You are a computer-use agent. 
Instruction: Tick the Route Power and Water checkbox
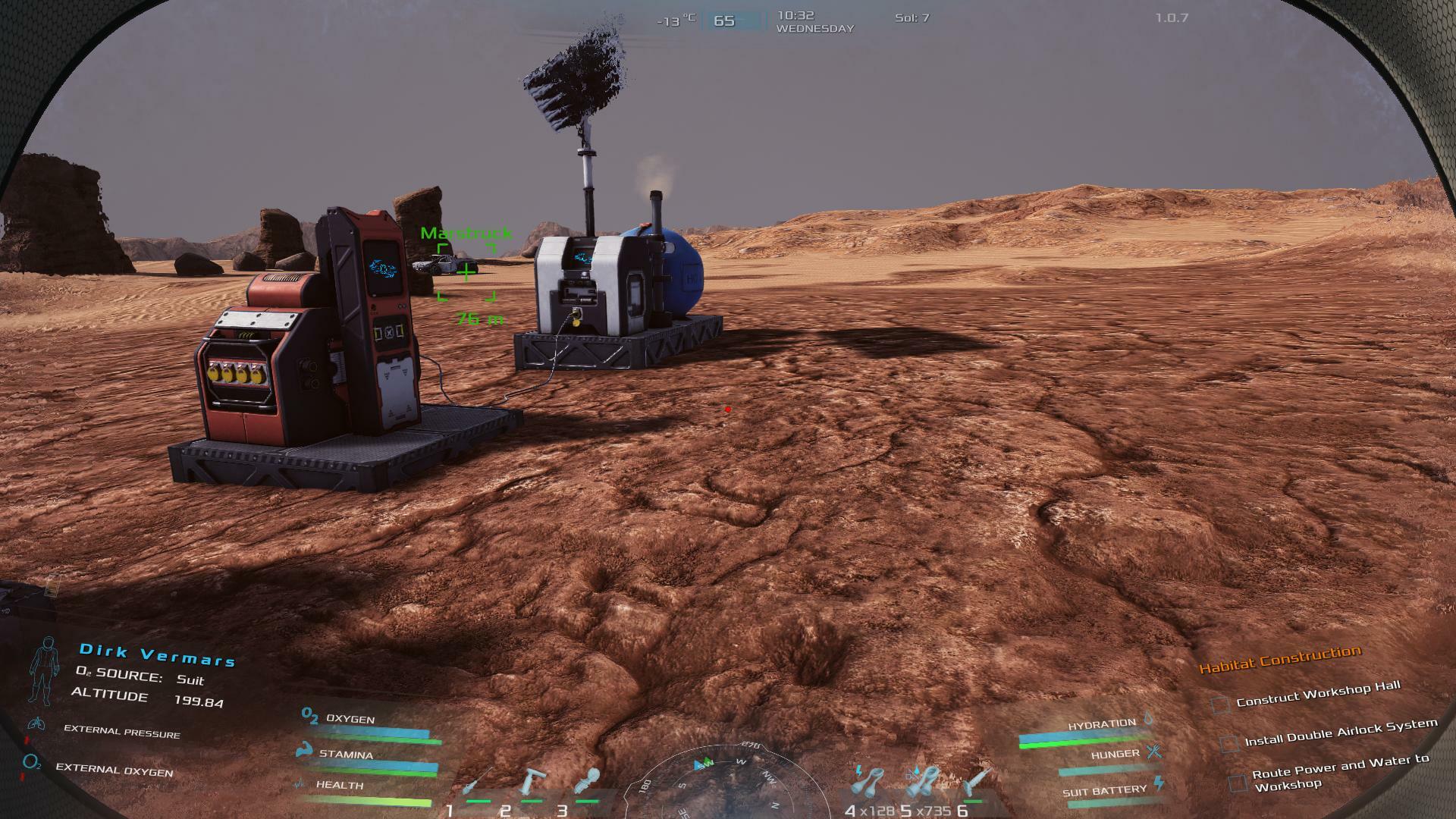[1238, 783]
